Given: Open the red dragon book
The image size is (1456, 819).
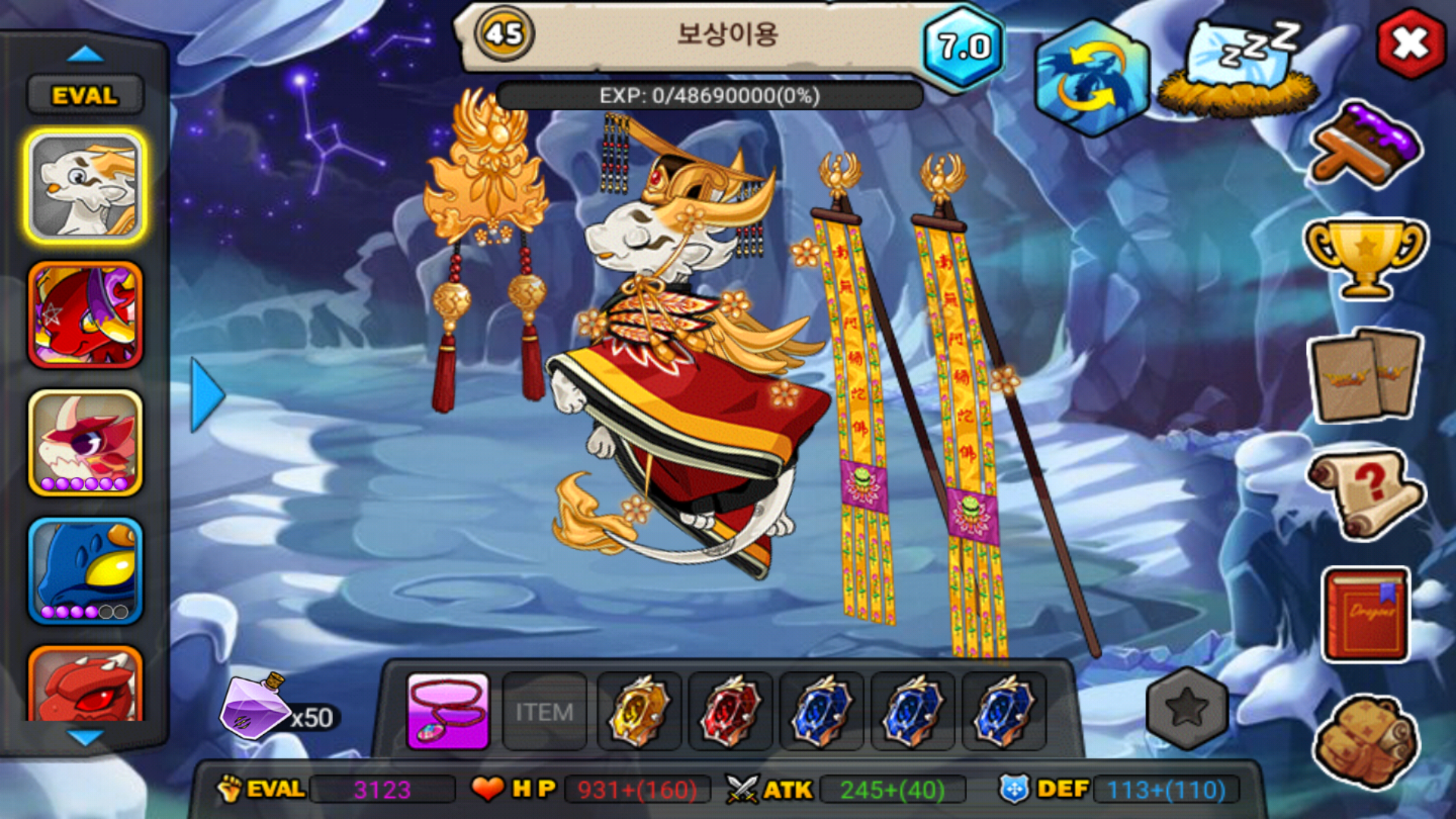Looking at the screenshot, I should pyautogui.click(x=1367, y=614).
